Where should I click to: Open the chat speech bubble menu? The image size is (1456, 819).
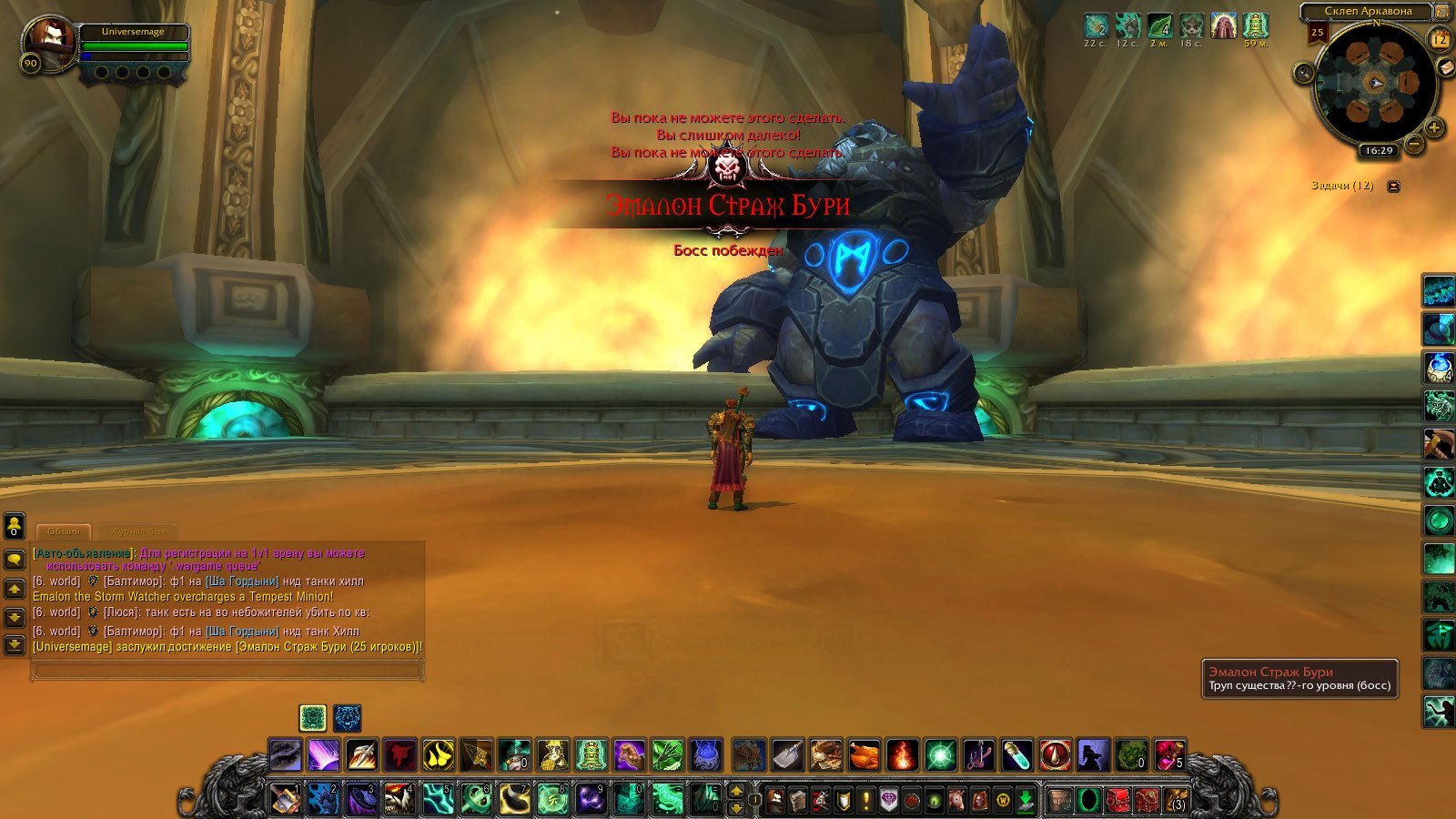pos(15,558)
